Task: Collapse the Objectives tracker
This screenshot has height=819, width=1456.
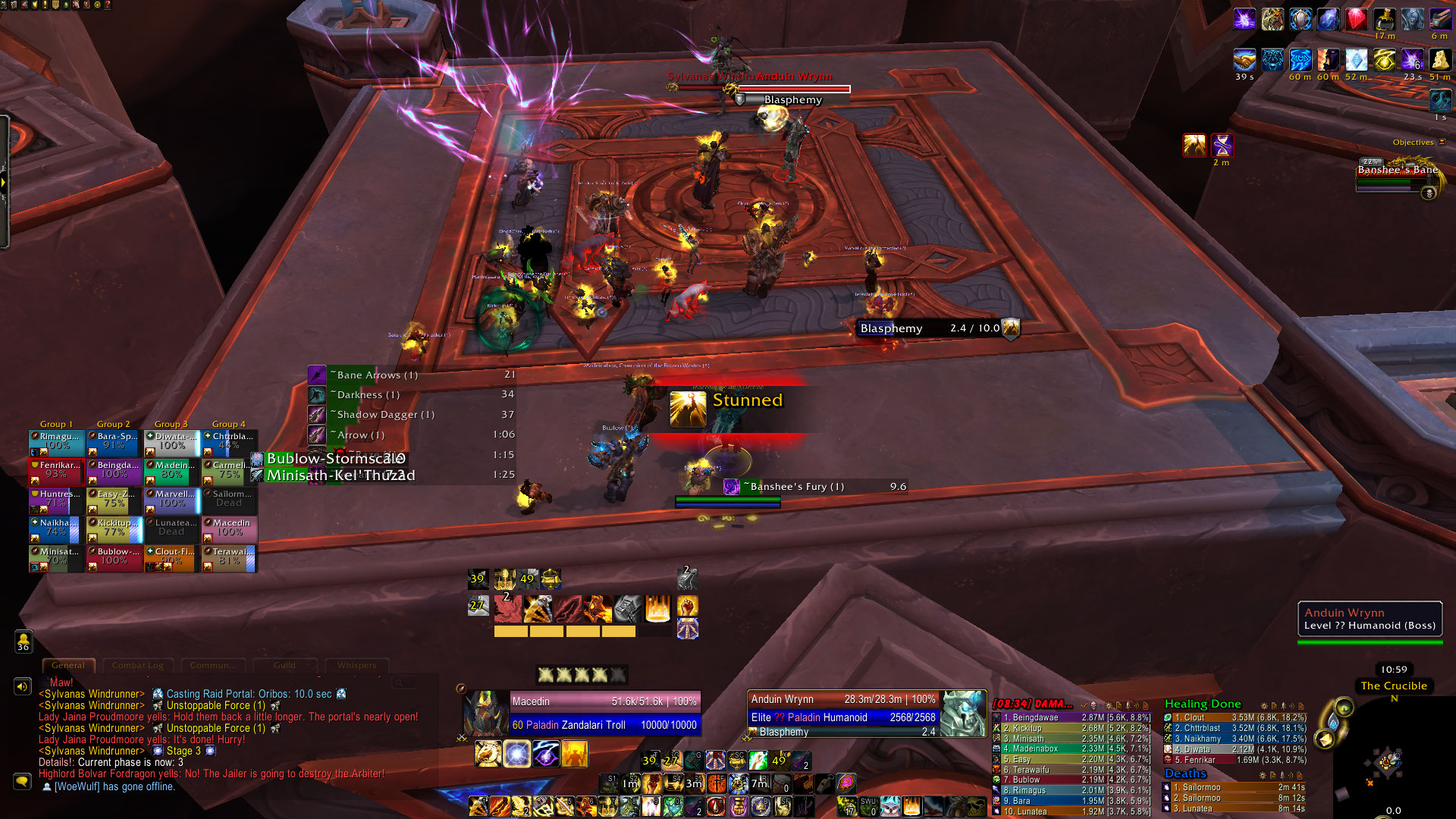Action: coord(1442,142)
